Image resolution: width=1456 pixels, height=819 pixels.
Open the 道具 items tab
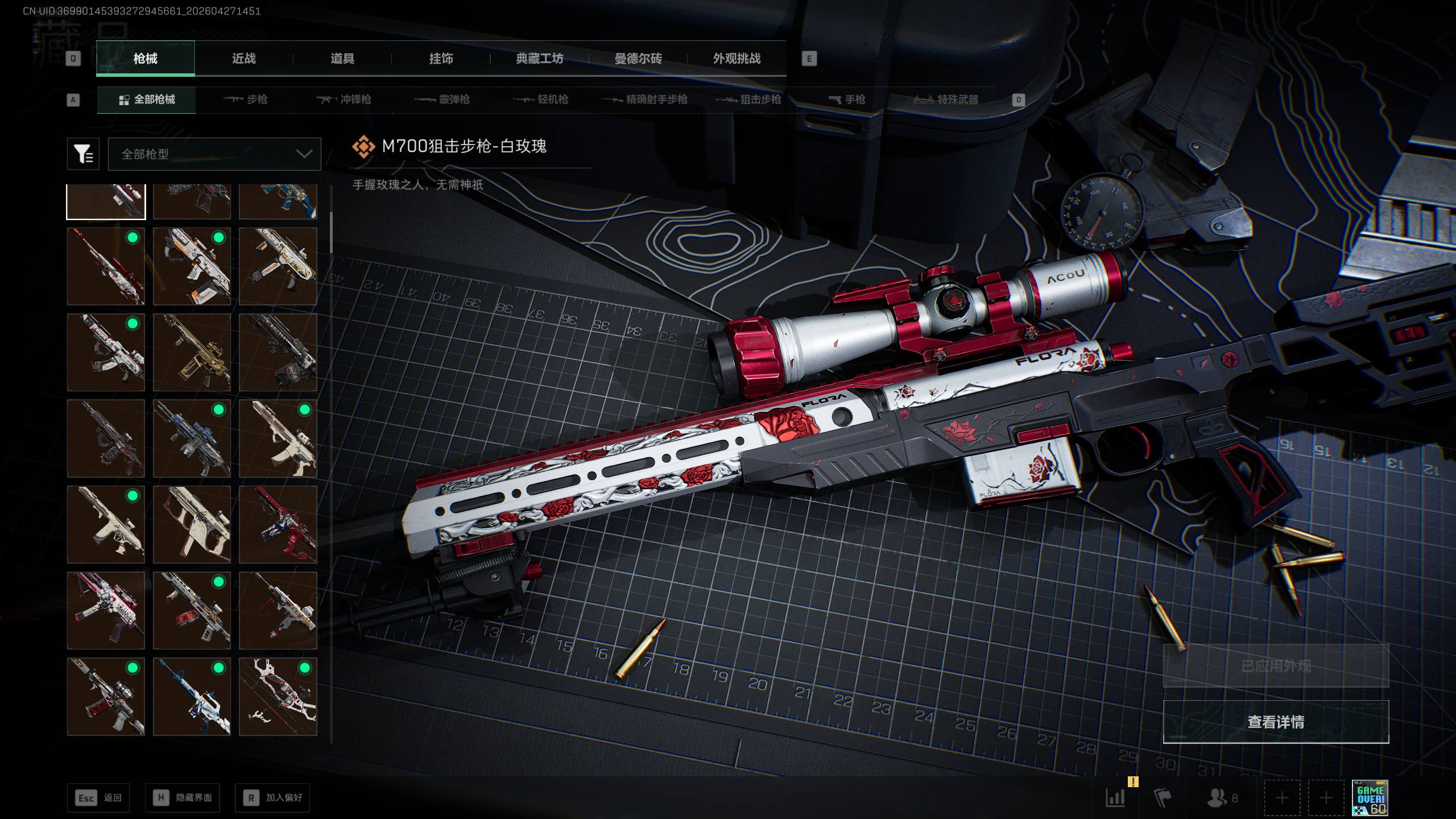[x=342, y=59]
